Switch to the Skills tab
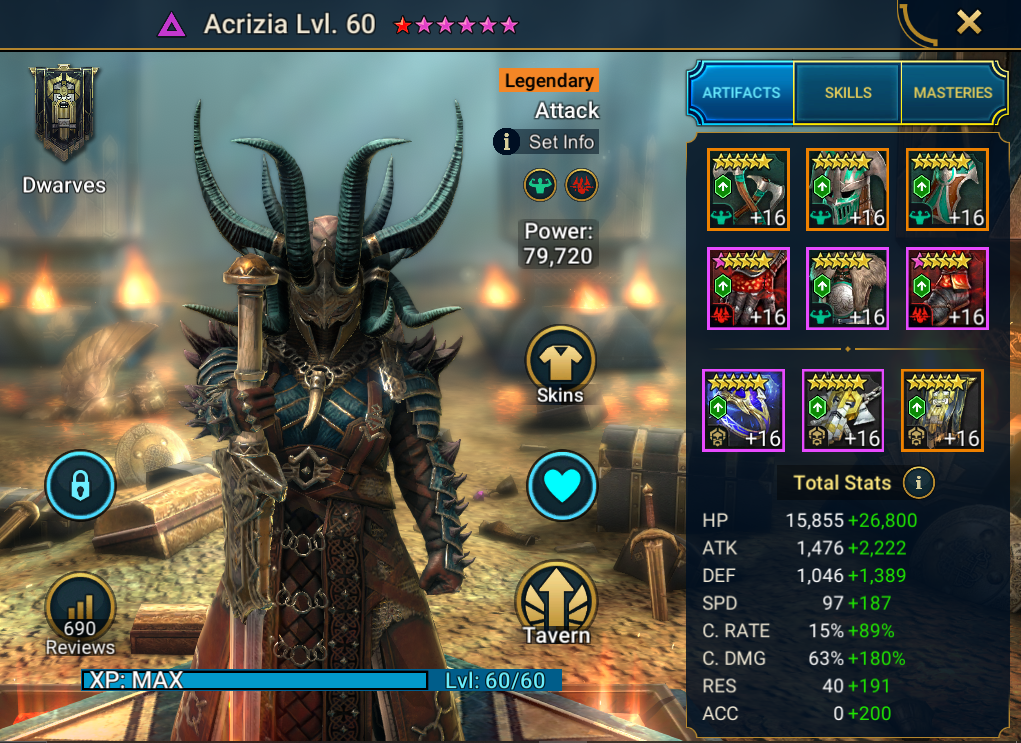 847,93
